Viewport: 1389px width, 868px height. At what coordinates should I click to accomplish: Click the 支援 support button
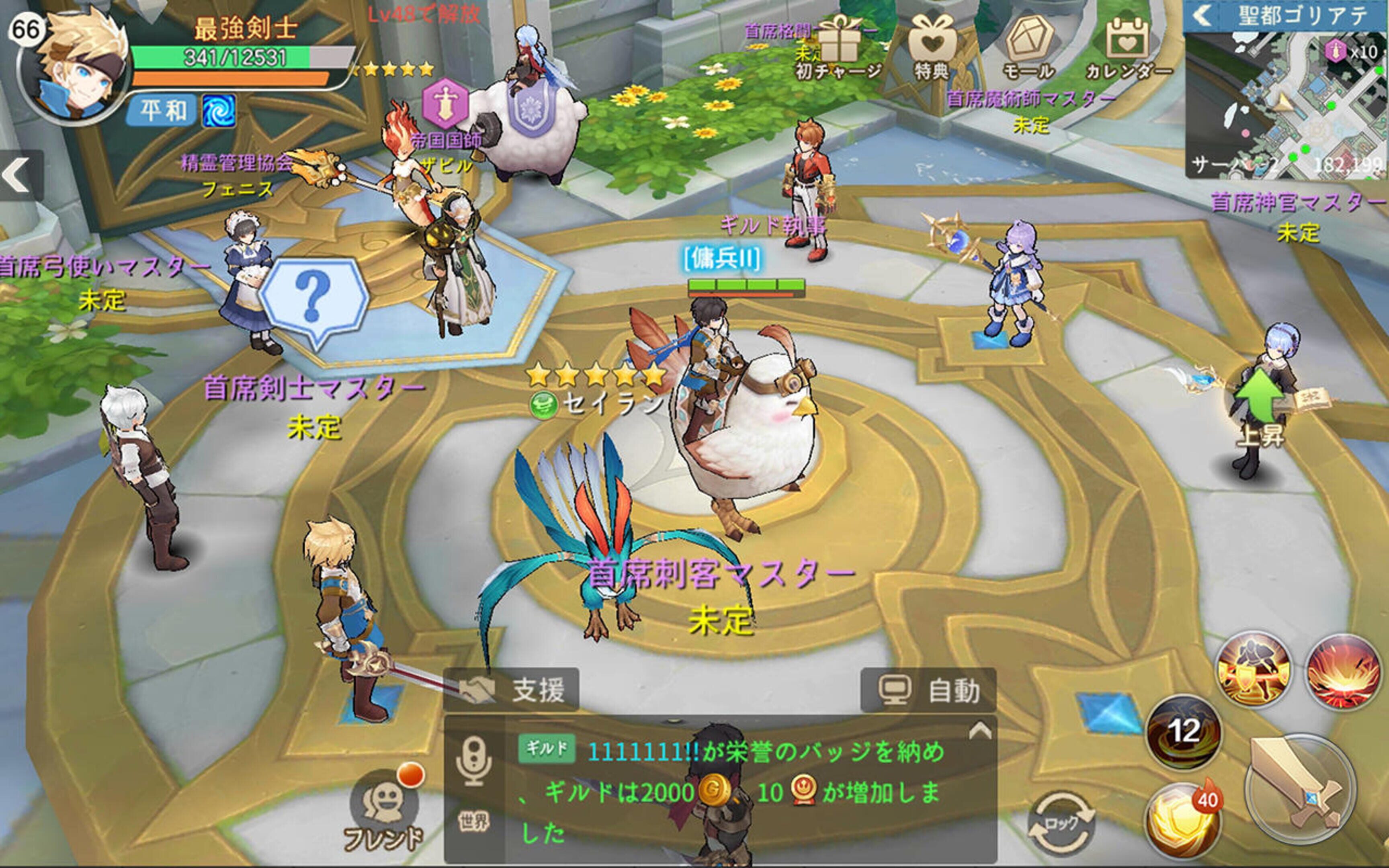(x=511, y=690)
